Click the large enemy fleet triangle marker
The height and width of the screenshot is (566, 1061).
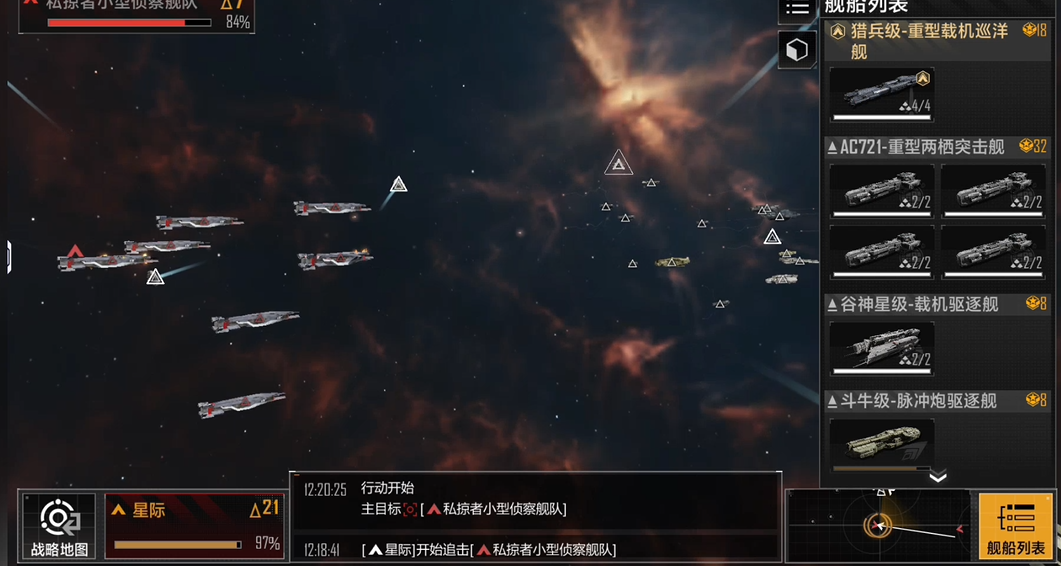click(x=619, y=163)
